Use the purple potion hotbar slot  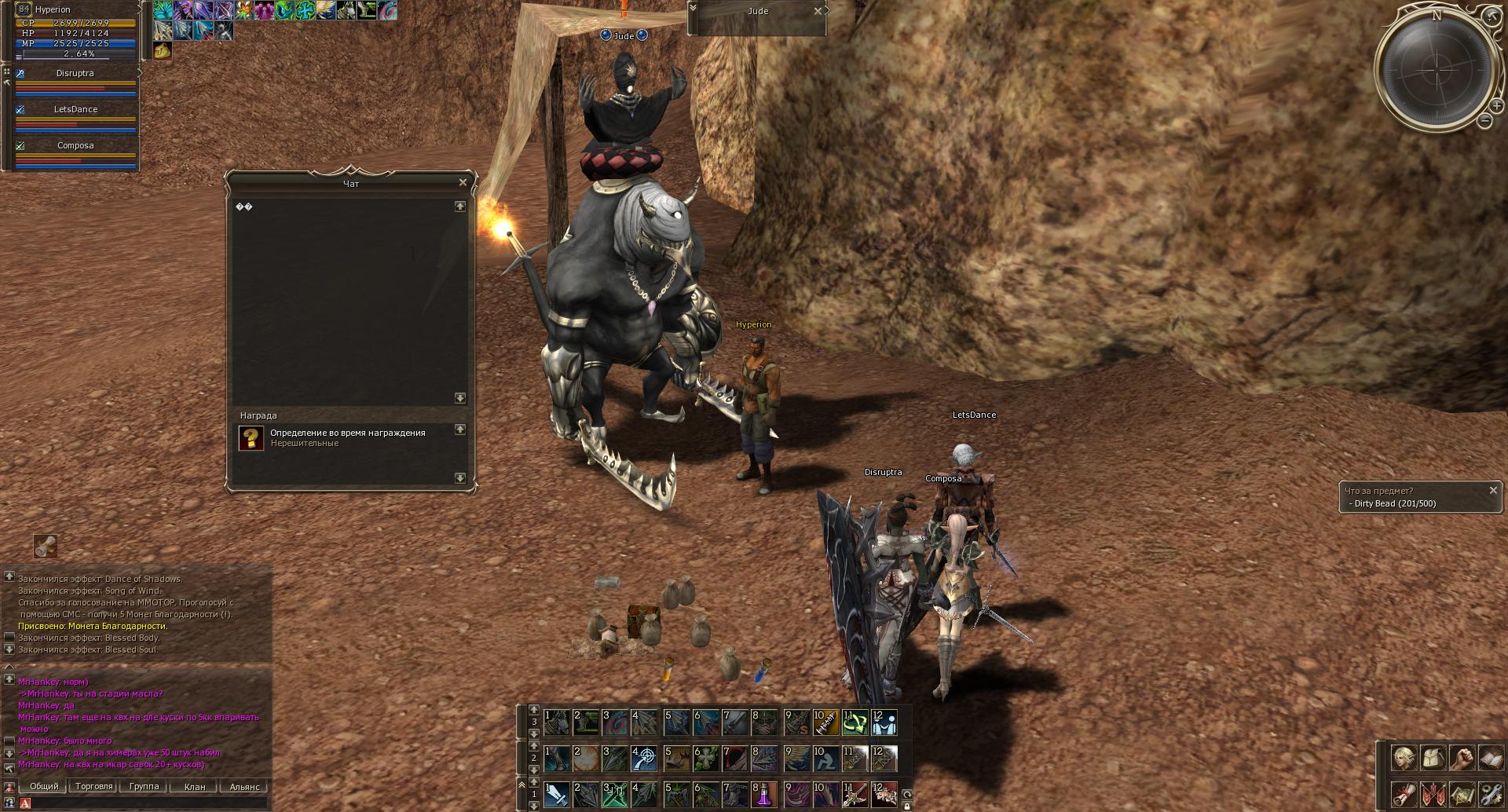[764, 794]
